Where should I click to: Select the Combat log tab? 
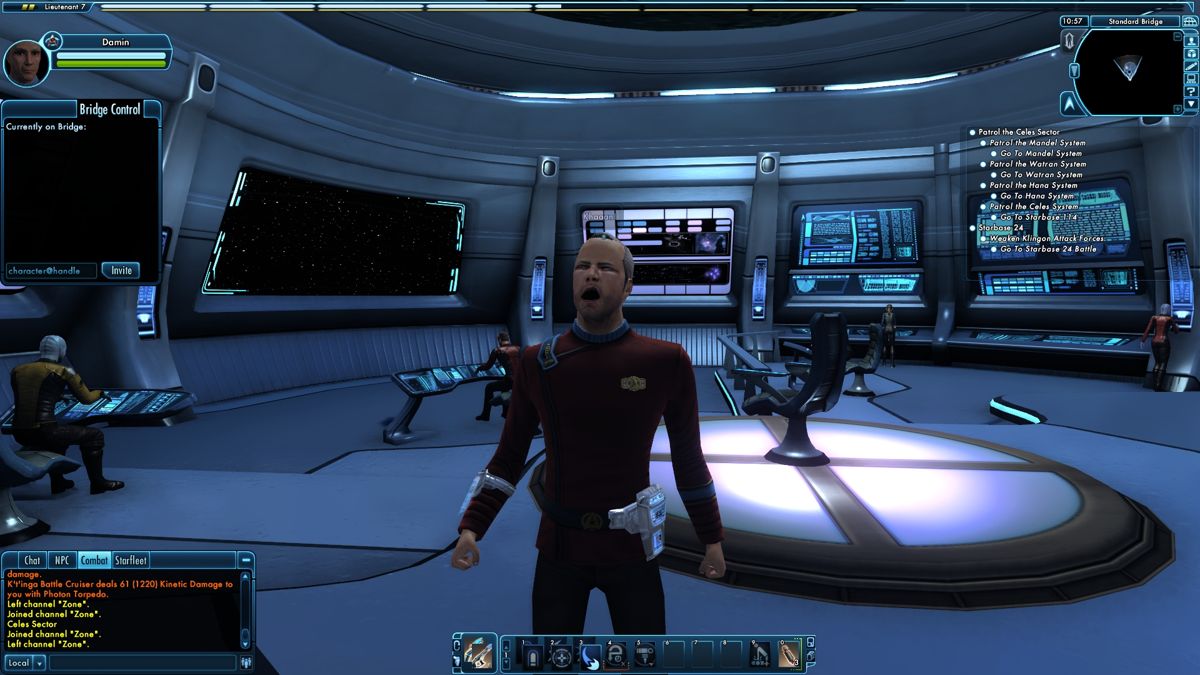tap(94, 561)
